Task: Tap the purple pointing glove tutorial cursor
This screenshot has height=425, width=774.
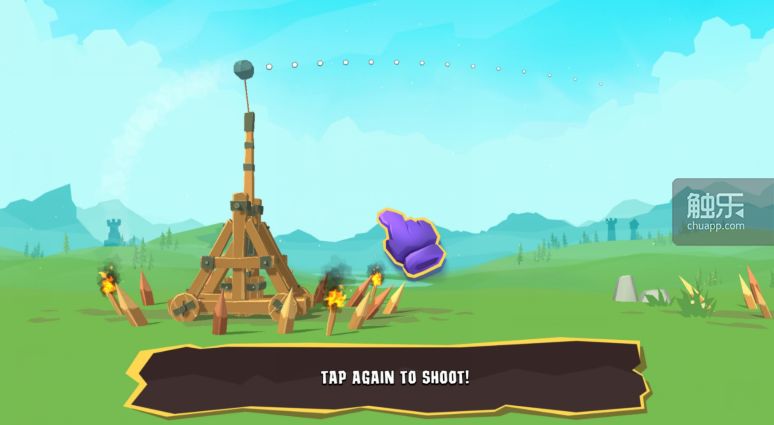Action: click(409, 242)
